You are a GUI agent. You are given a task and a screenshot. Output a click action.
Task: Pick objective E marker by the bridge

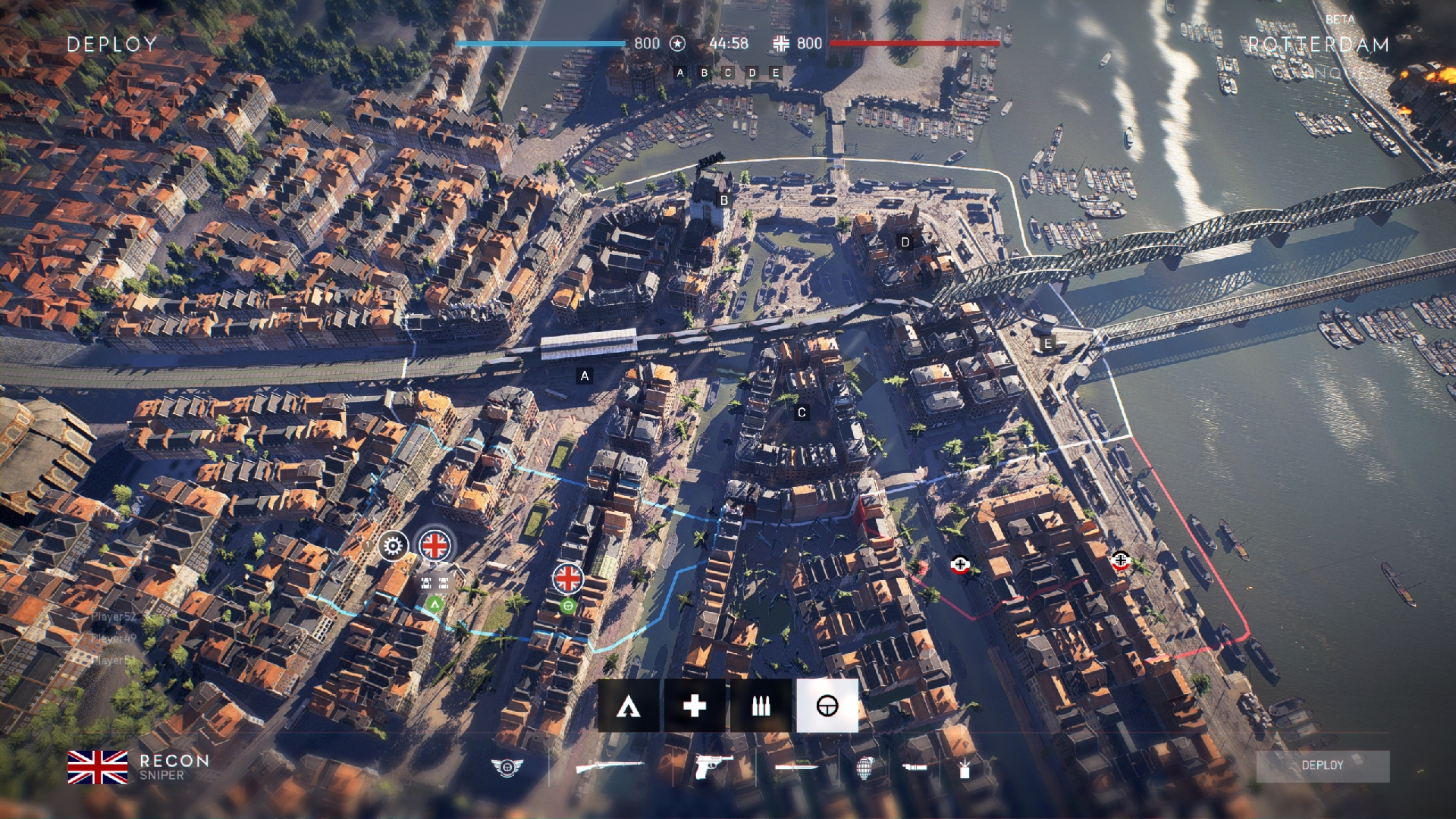[1048, 344]
